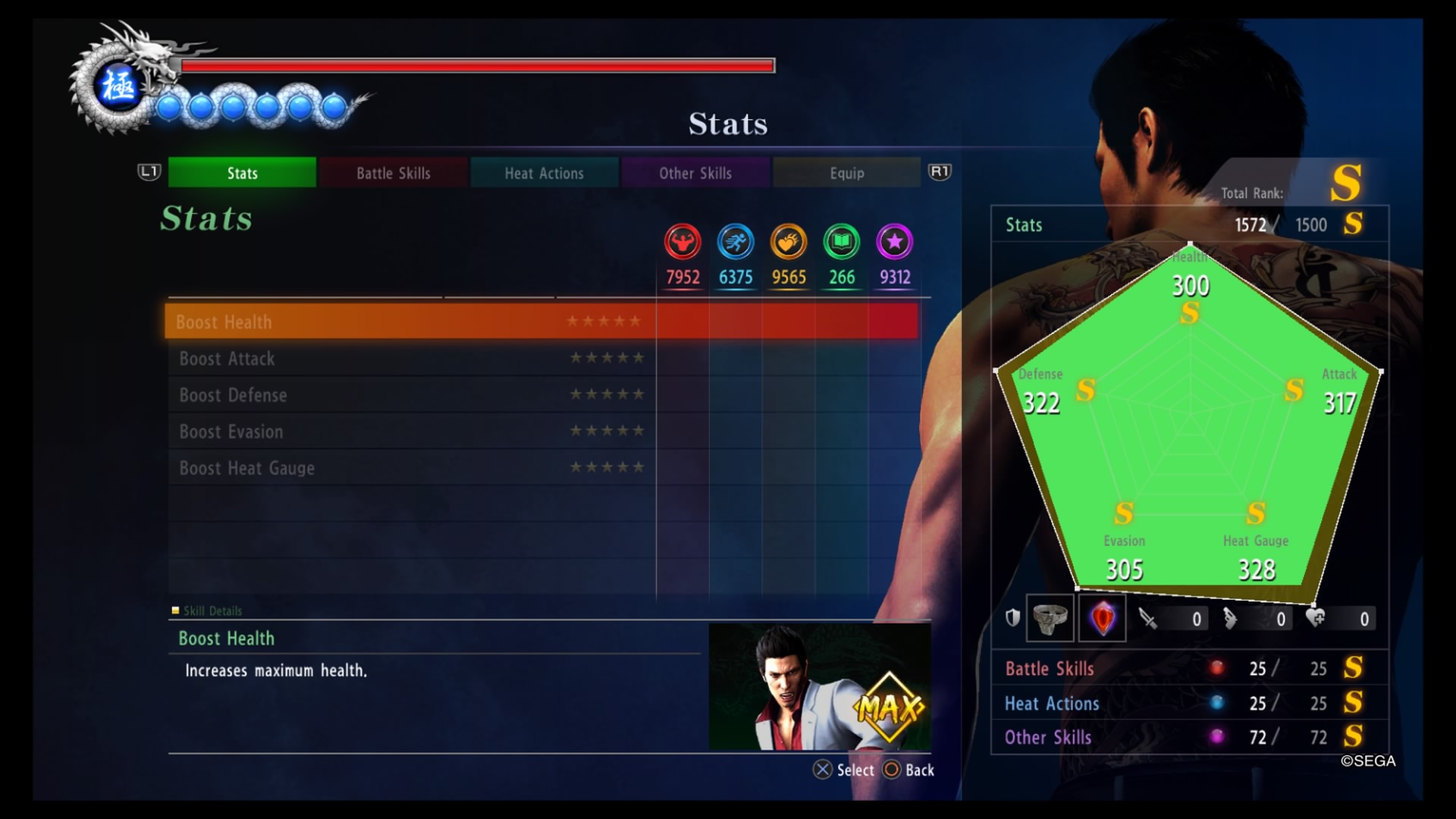The image size is (1456, 819).
Task: Select the Boost Health skill row
Action: 409,322
